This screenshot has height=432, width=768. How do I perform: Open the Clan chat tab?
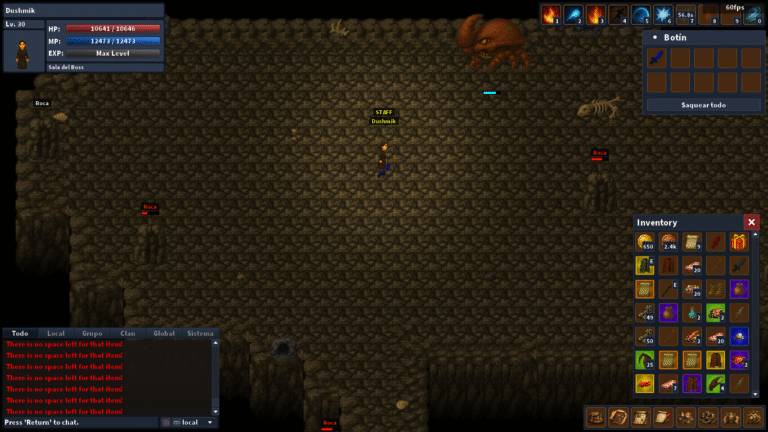click(x=128, y=333)
